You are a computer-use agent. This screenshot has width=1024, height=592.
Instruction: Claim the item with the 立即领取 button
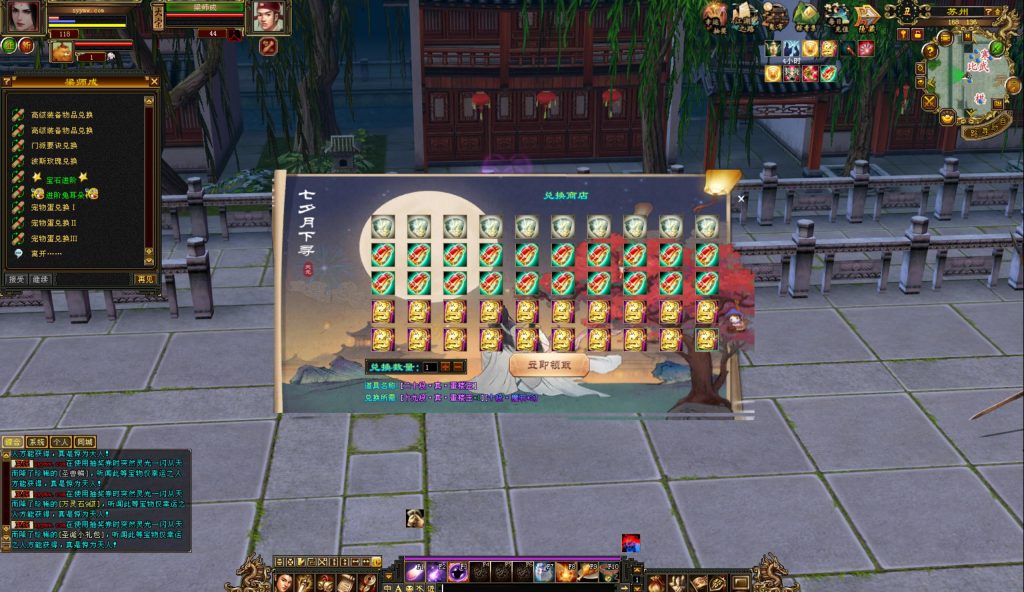pos(547,366)
